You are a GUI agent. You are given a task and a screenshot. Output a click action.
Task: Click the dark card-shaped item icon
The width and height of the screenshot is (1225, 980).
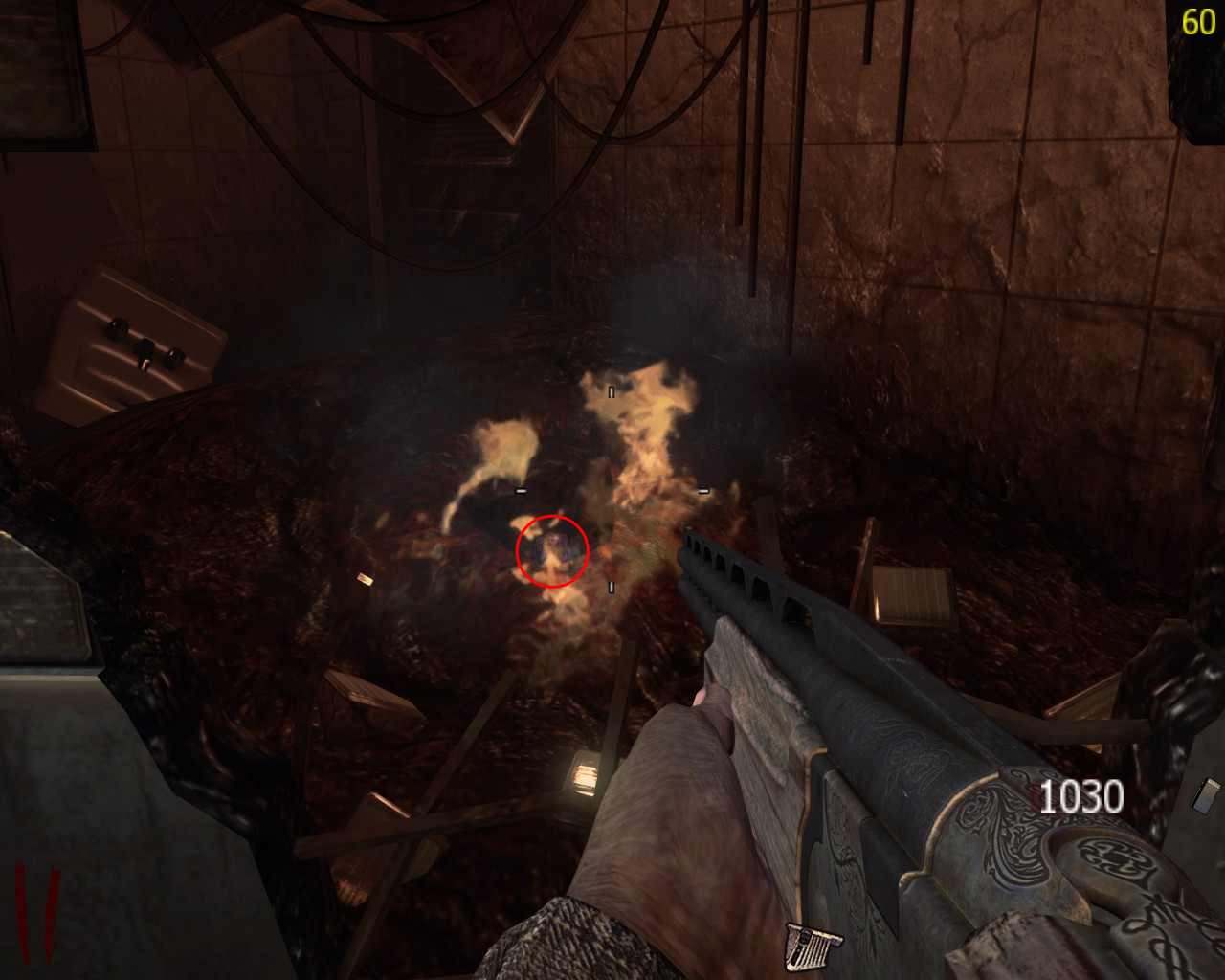point(1207,796)
